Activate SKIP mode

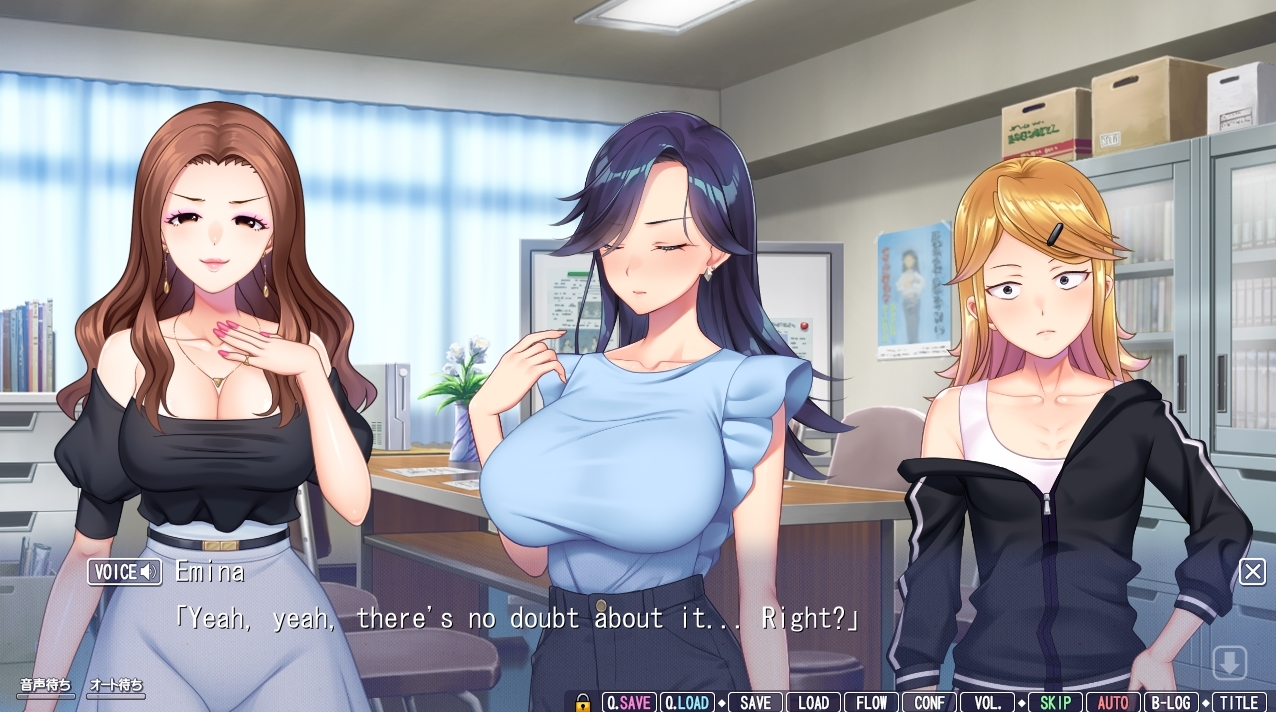click(x=1055, y=702)
